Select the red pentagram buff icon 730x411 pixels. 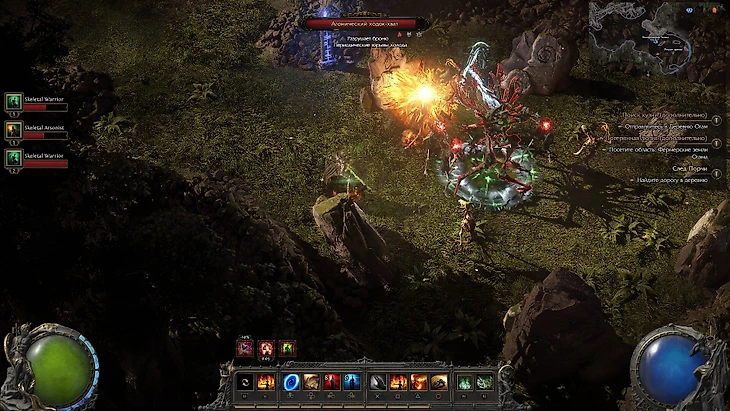(266, 348)
